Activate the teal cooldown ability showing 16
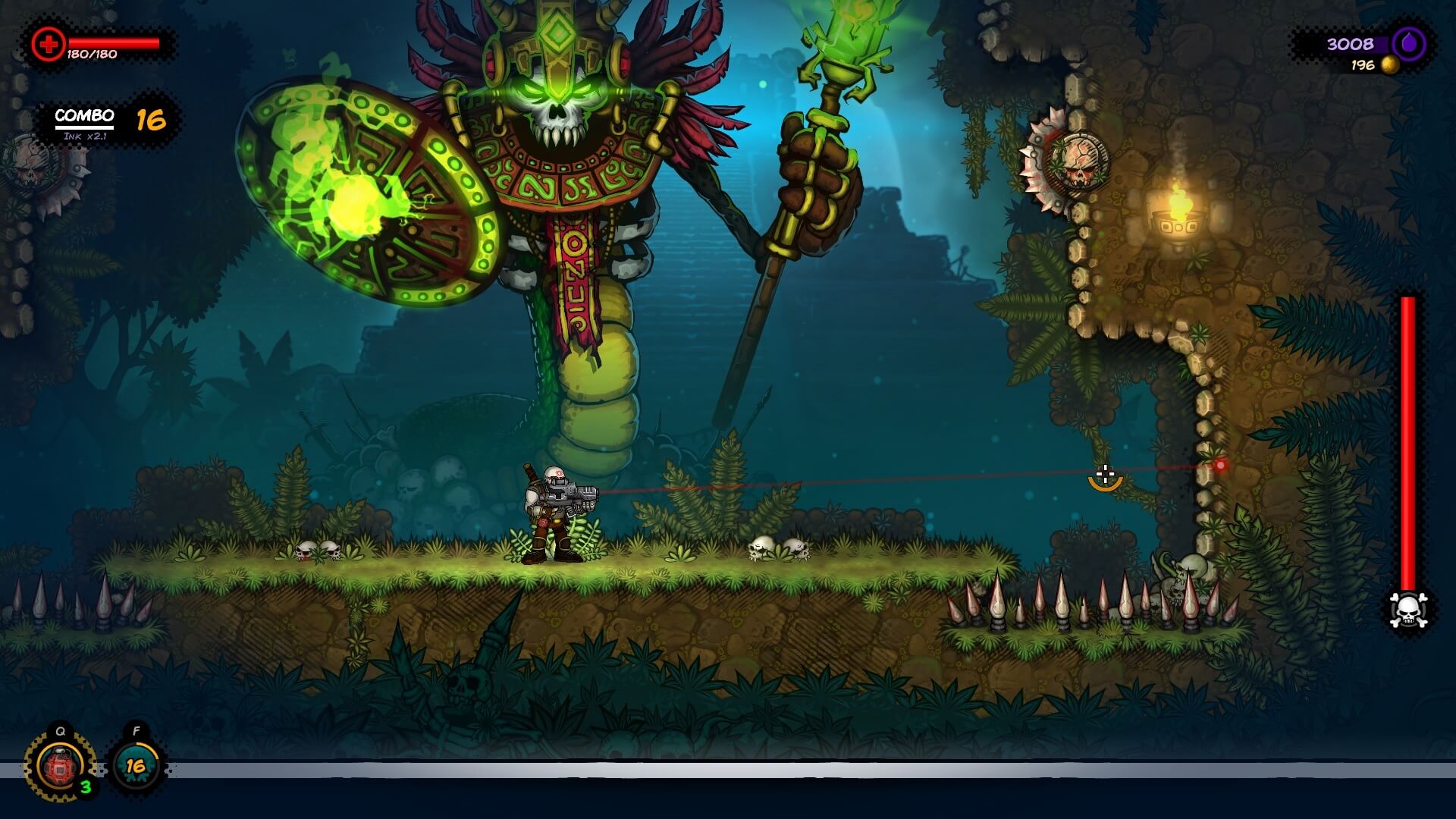The width and height of the screenshot is (1456, 819). 136,766
